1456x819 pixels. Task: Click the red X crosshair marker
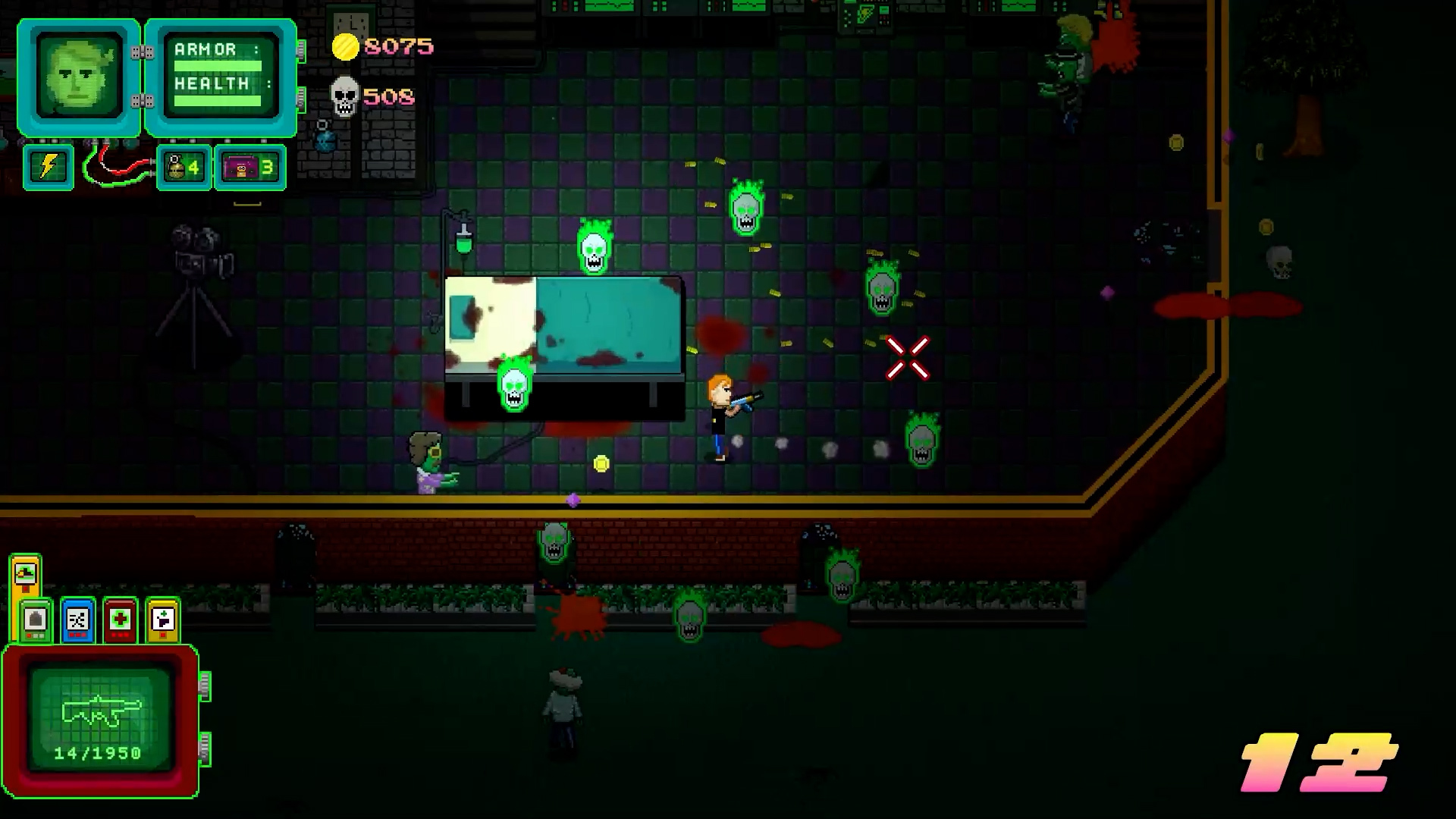[908, 358]
